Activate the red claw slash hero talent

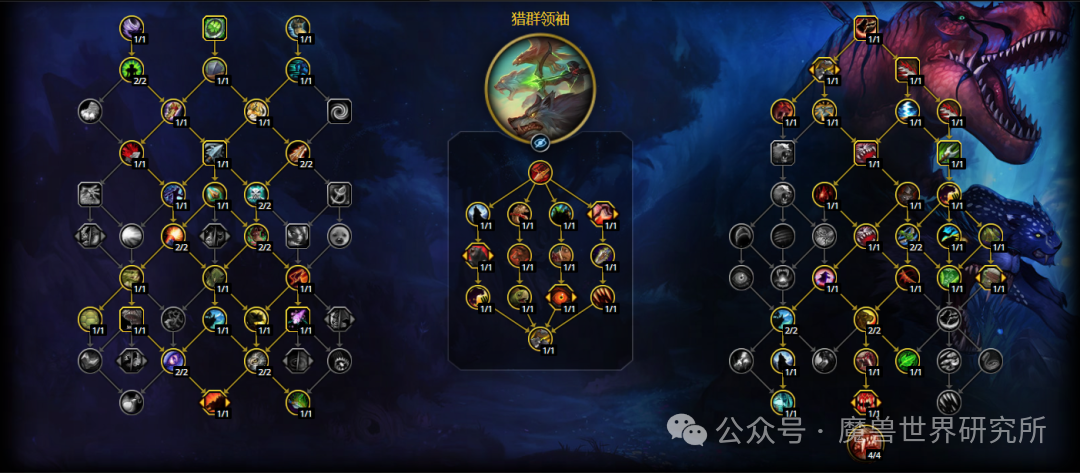pos(602,296)
